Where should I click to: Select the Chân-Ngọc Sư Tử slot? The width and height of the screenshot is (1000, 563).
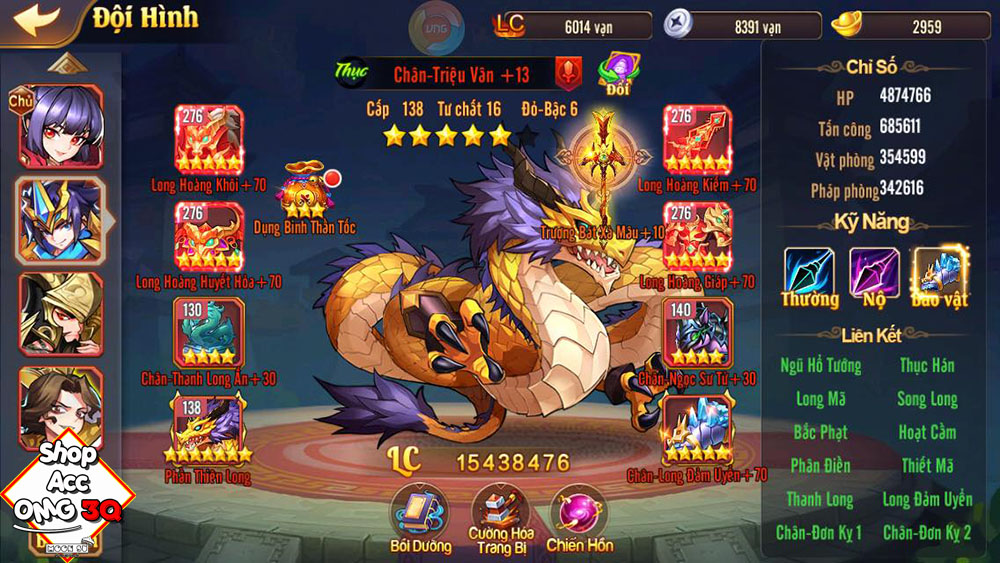click(x=696, y=332)
